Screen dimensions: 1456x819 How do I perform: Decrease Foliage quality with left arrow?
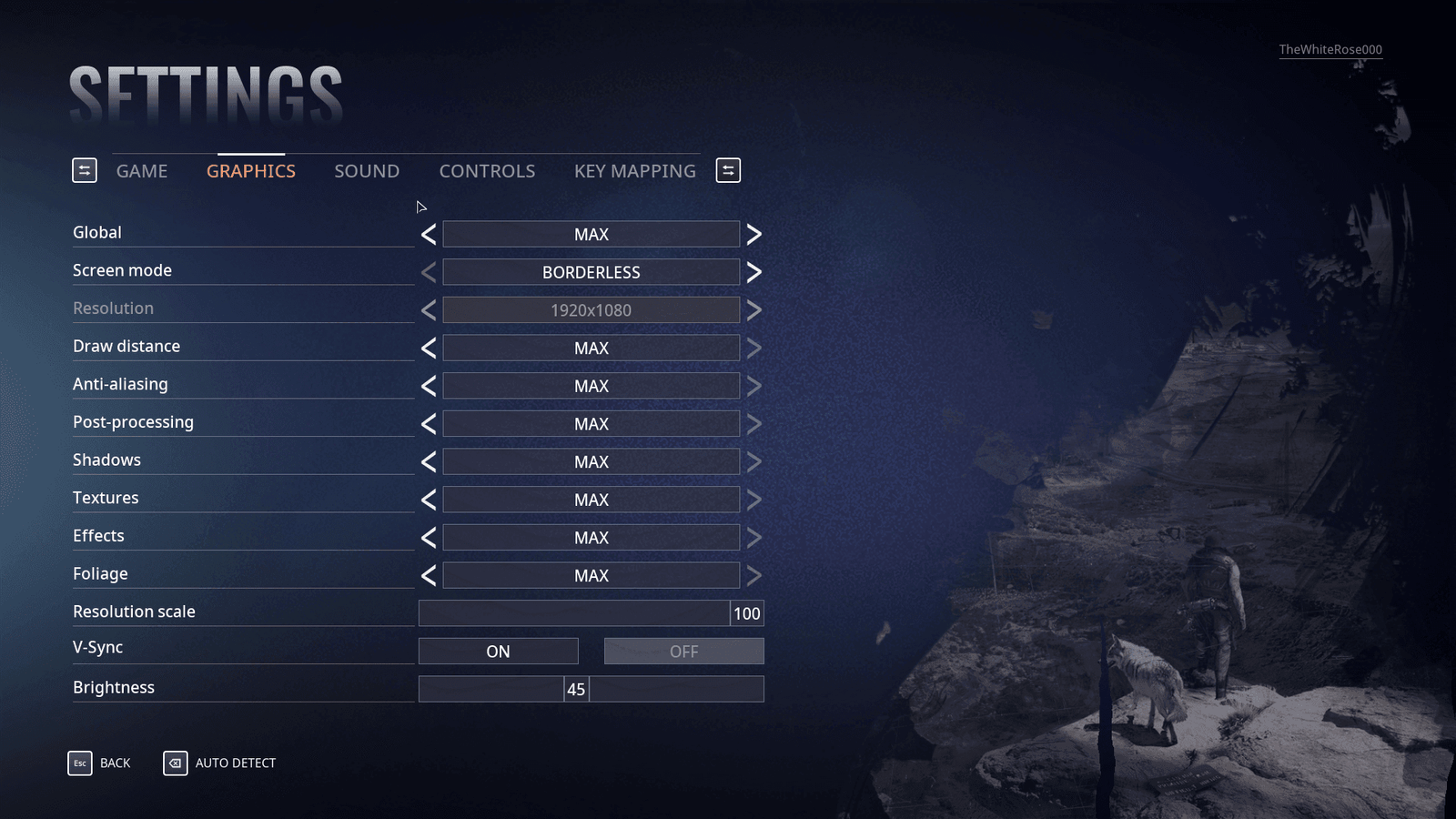pyautogui.click(x=429, y=576)
